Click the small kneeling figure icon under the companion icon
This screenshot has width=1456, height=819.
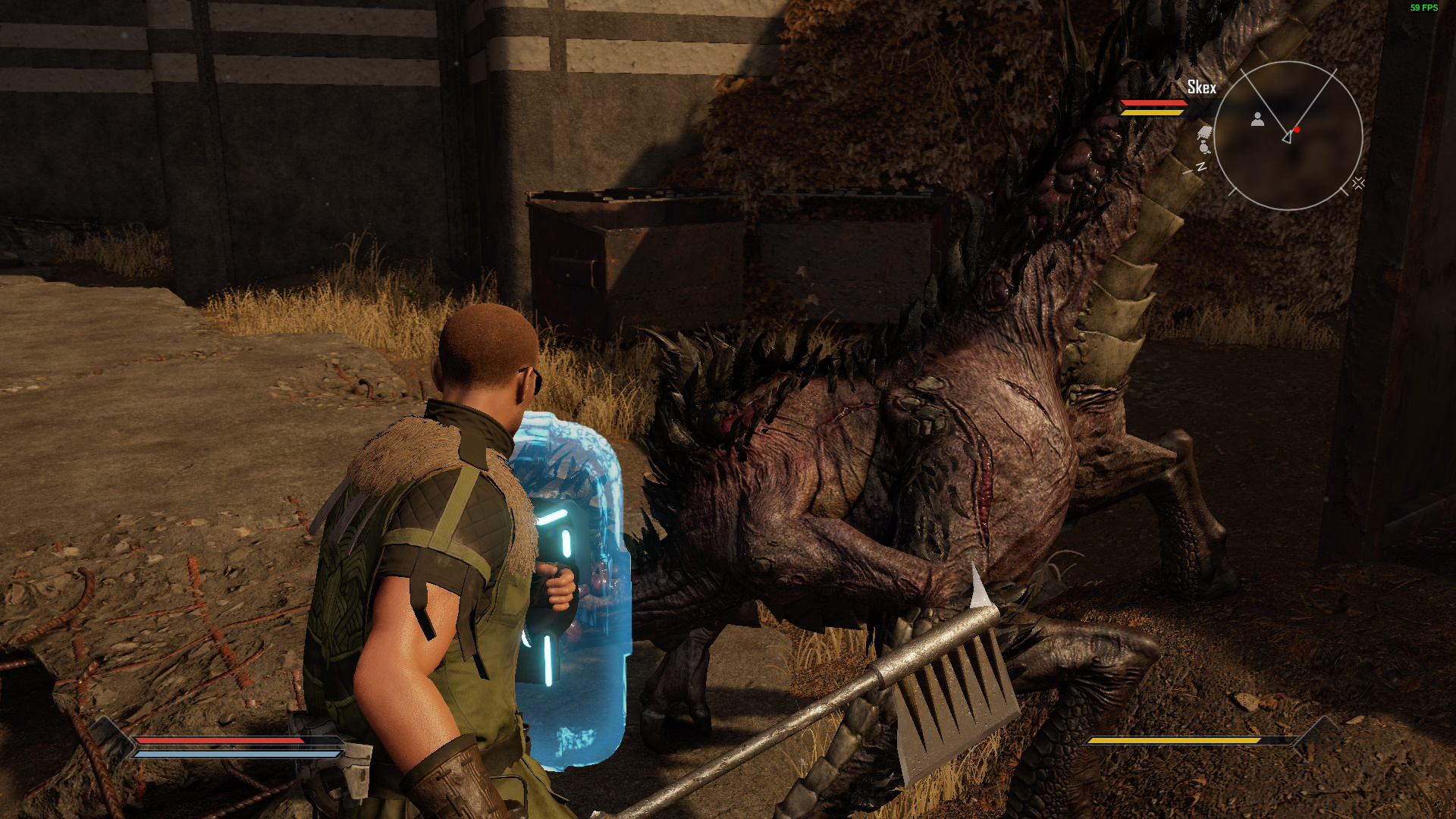(x=1203, y=149)
